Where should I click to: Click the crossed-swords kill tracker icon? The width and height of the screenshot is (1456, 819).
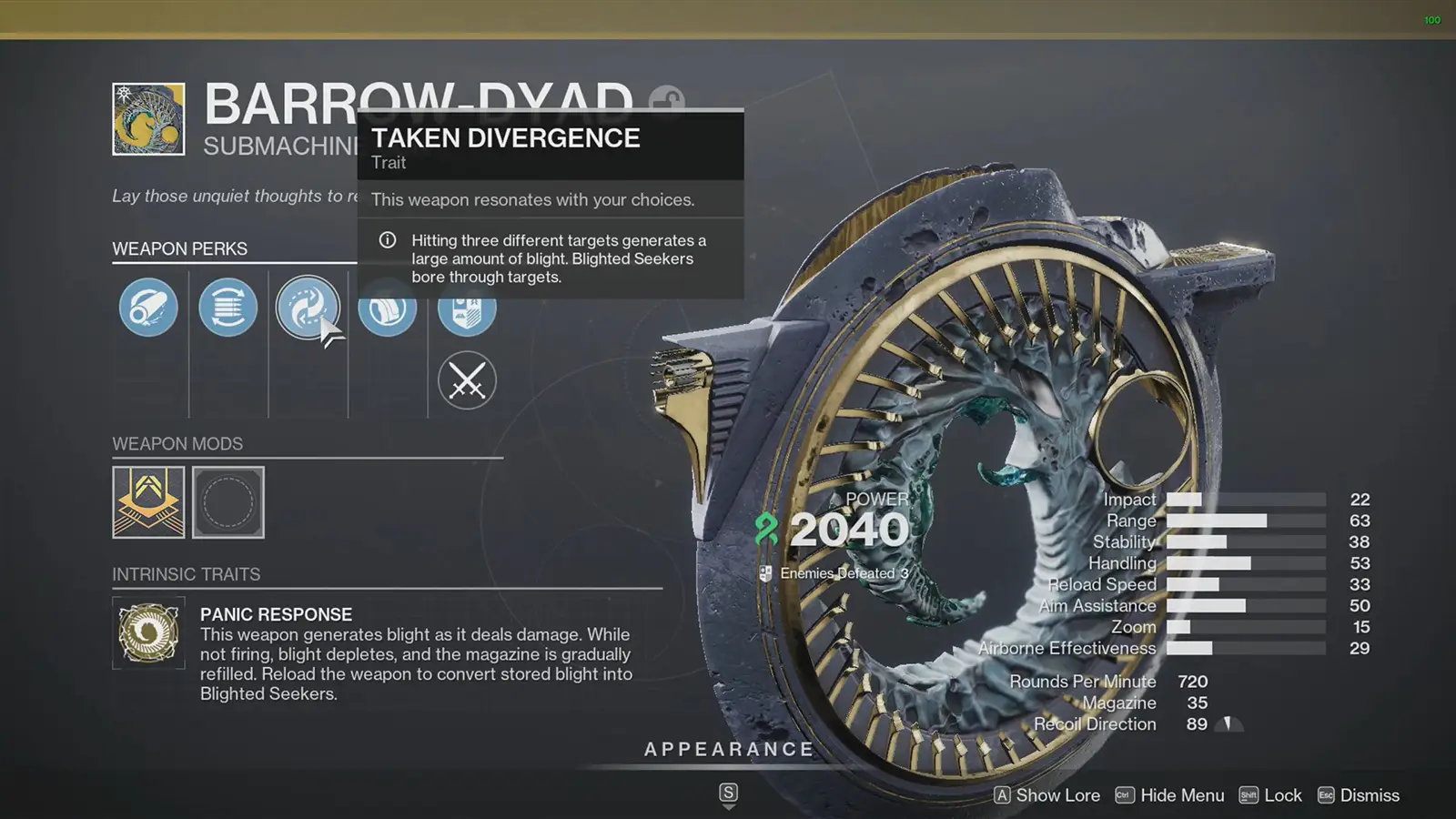467,380
